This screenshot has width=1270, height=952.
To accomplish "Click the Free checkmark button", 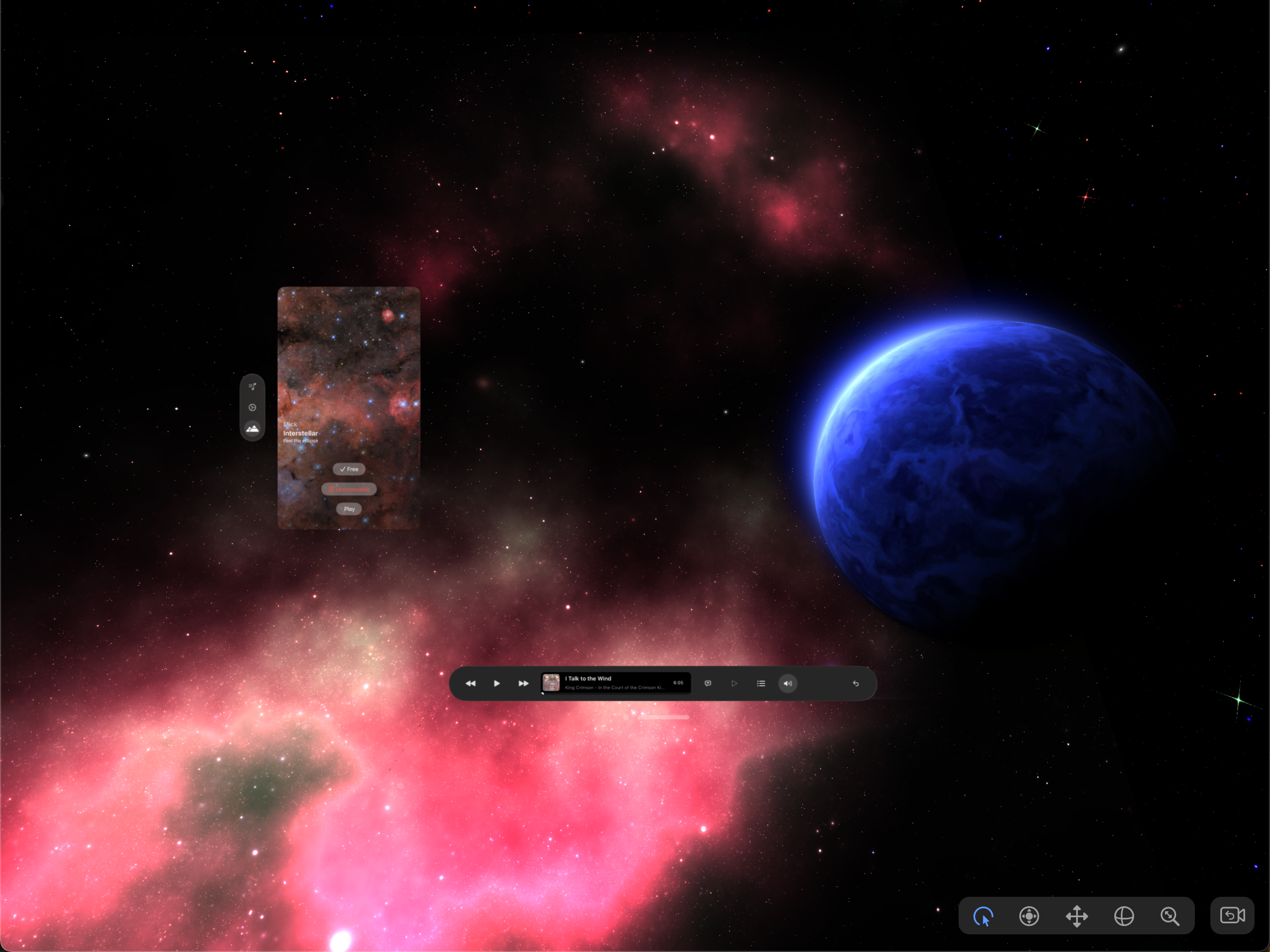I will [x=348, y=469].
